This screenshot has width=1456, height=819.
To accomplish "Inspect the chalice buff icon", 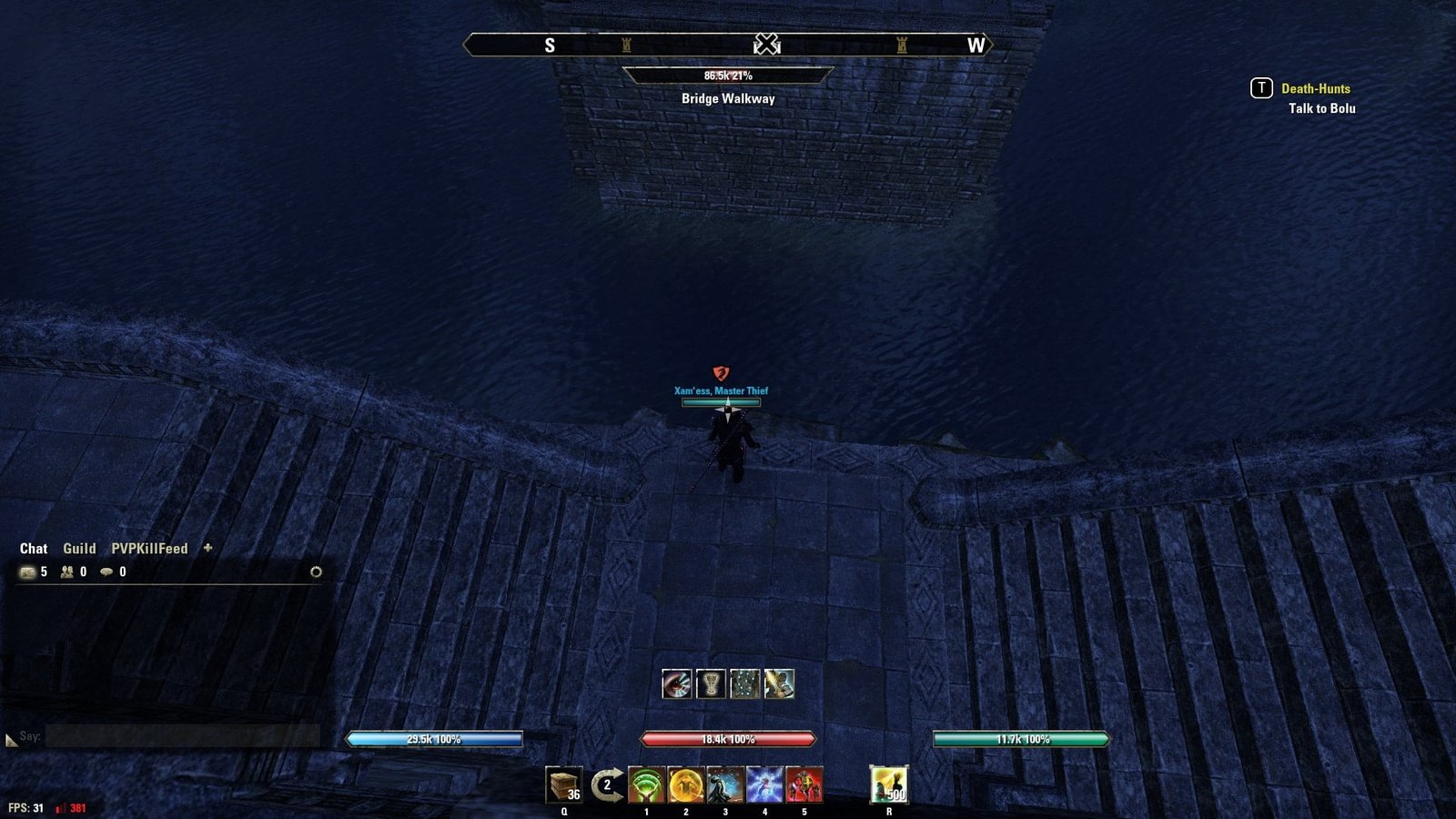I will (711, 683).
